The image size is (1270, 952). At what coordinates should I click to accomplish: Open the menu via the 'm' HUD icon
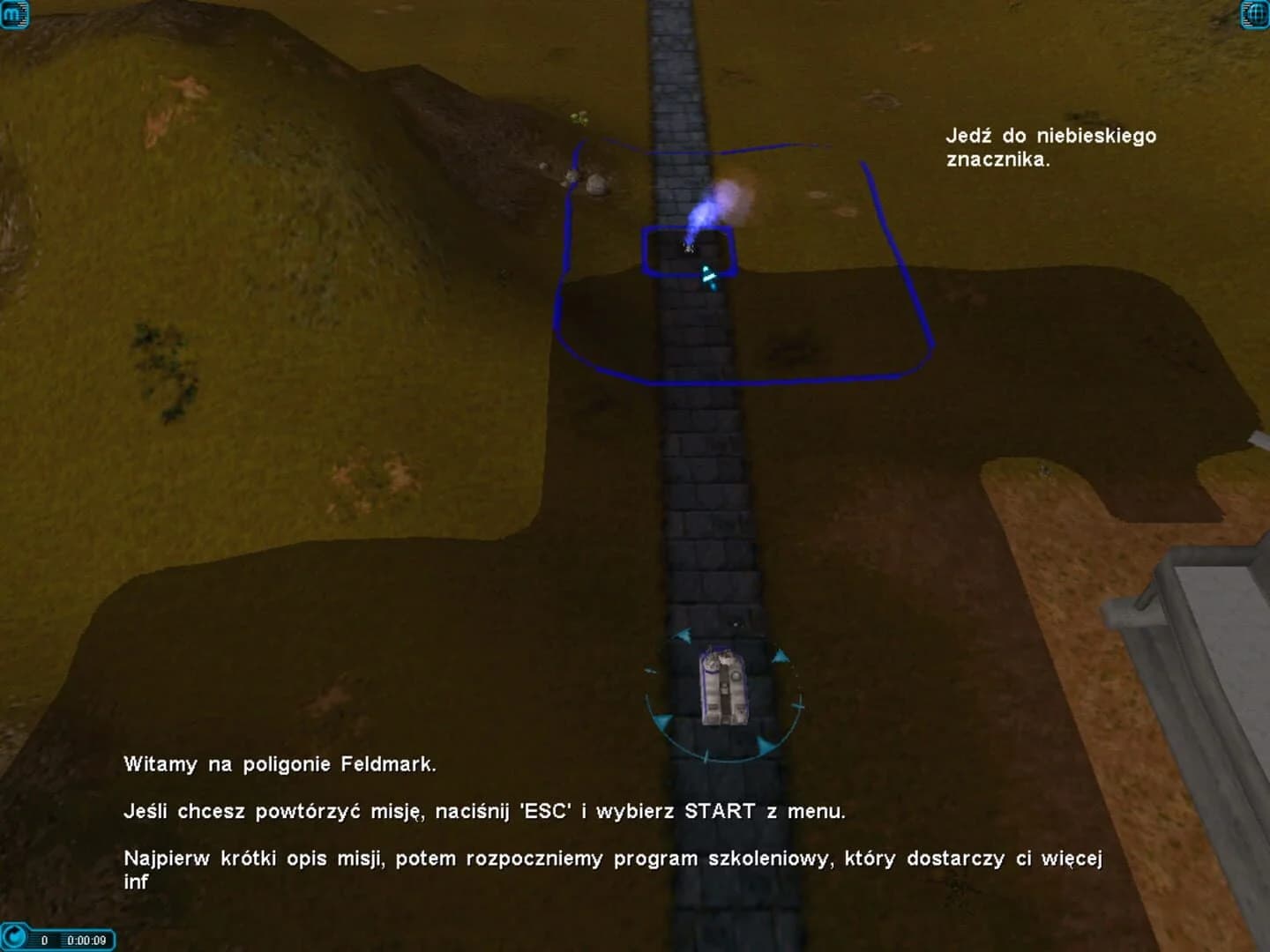pos(14,14)
